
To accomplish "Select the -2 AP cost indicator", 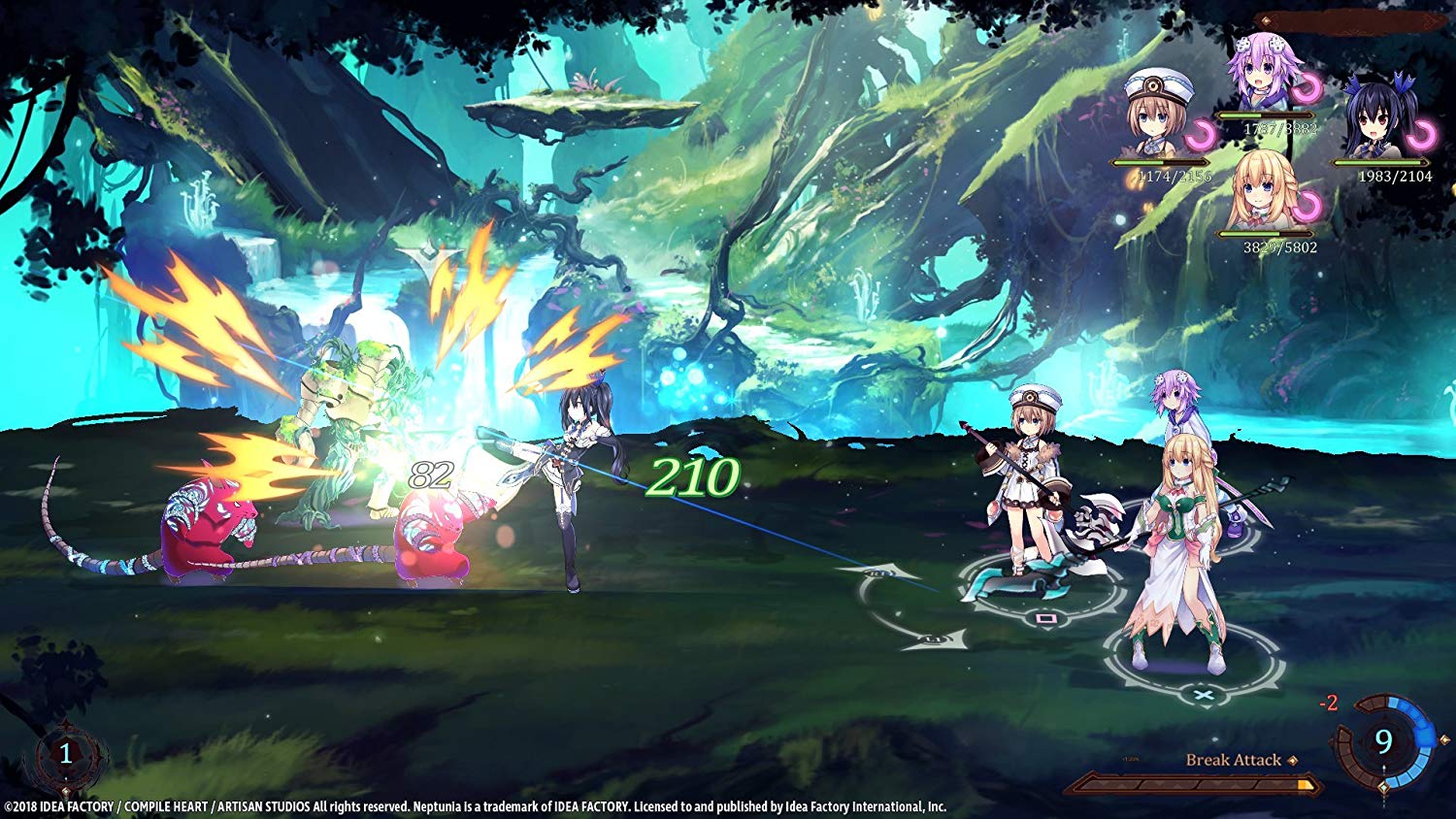I will tap(1329, 702).
